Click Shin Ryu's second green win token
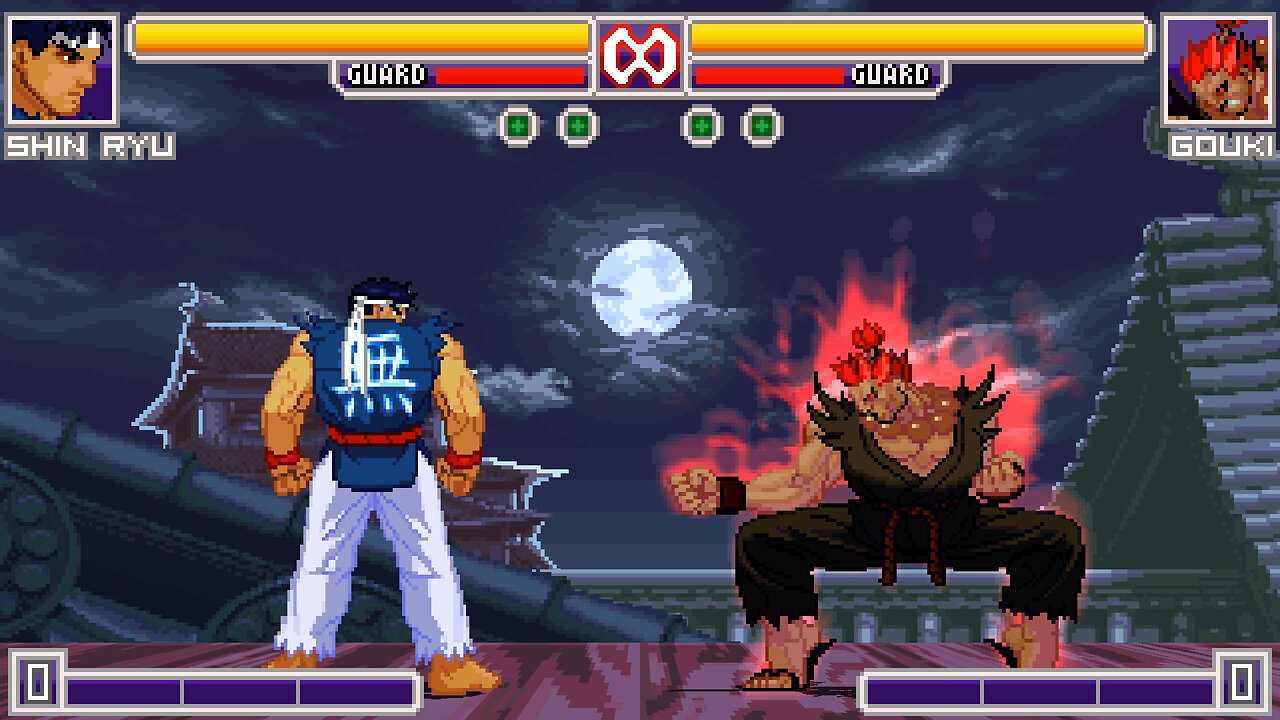 click(x=576, y=124)
